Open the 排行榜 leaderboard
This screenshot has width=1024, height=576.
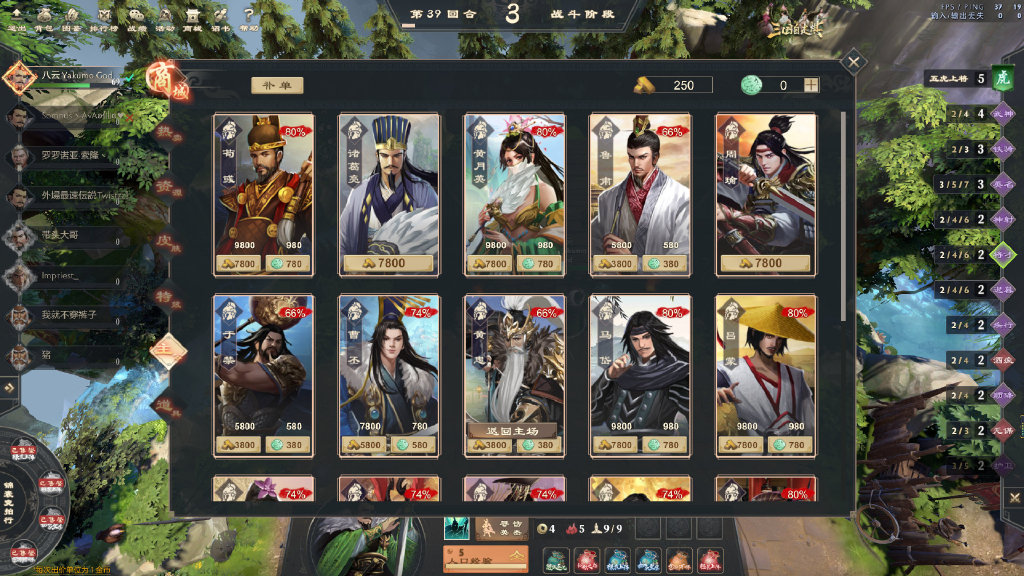tap(102, 19)
